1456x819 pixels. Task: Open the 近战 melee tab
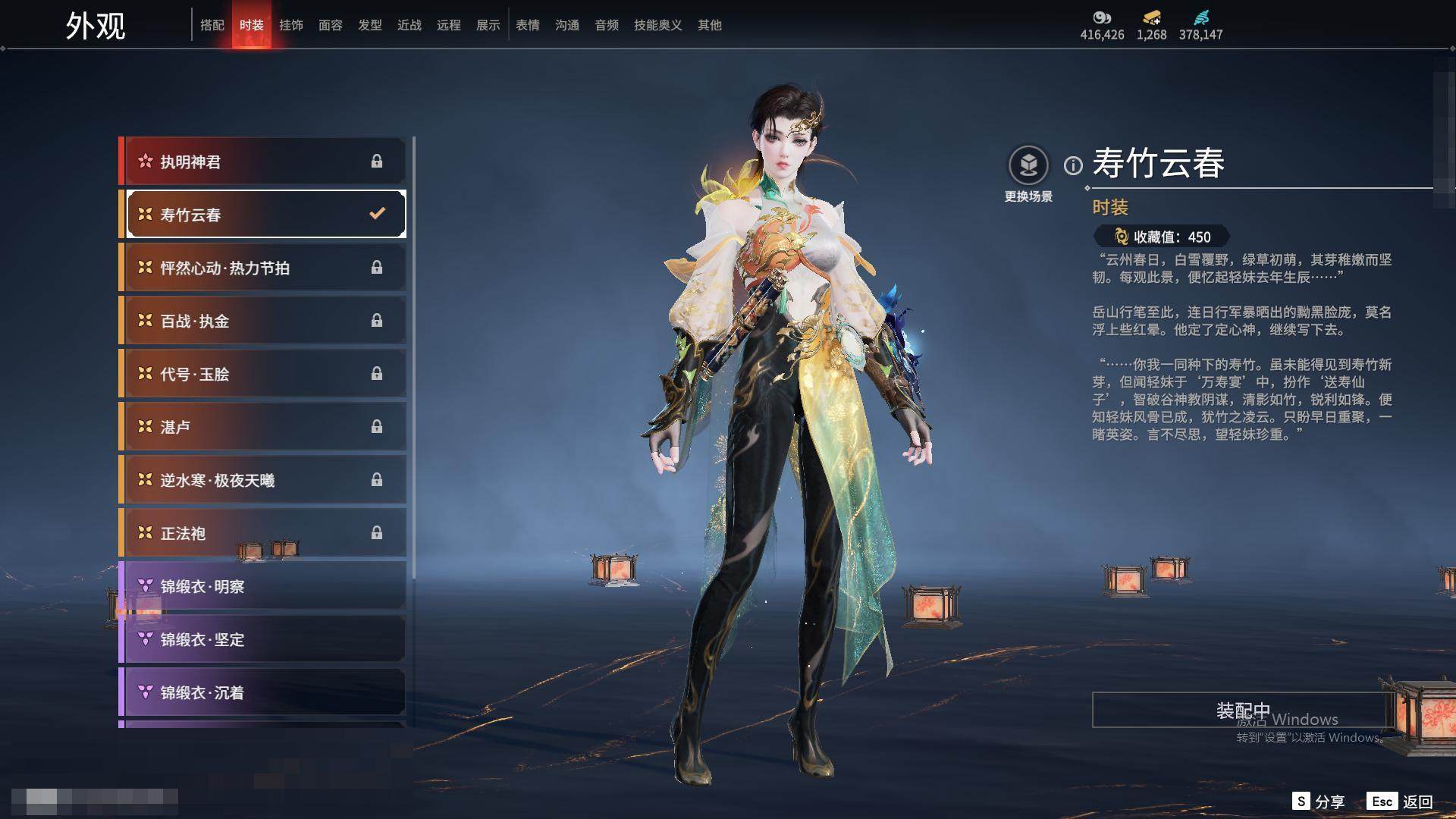coord(409,25)
